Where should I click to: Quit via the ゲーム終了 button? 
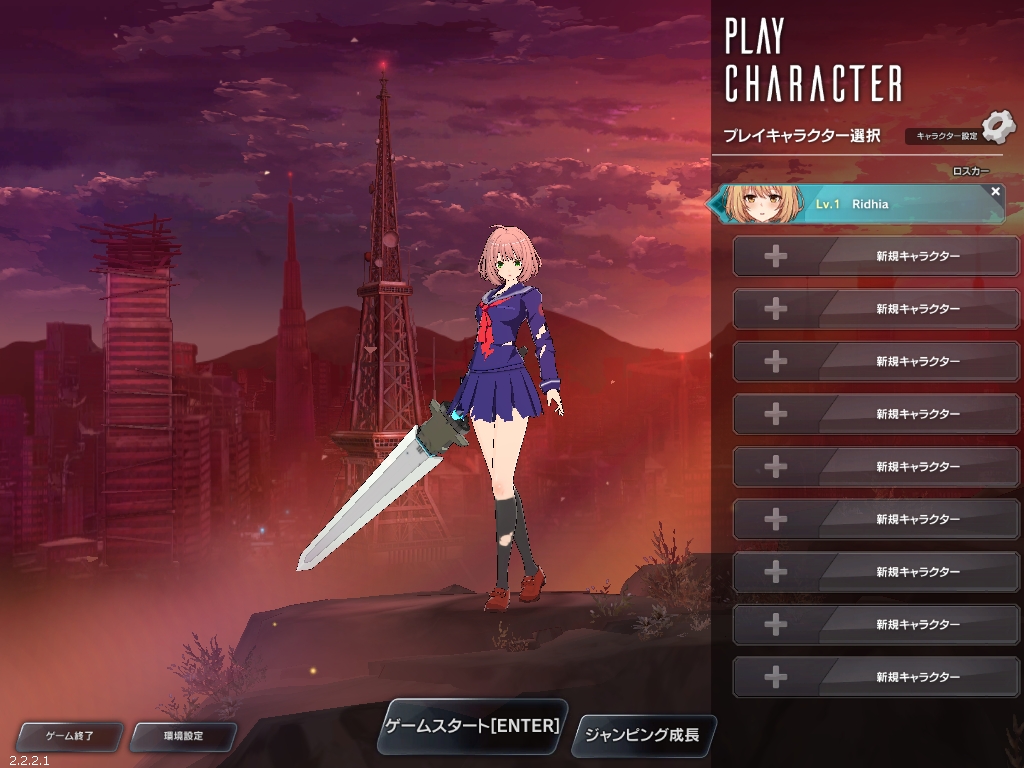[70, 736]
